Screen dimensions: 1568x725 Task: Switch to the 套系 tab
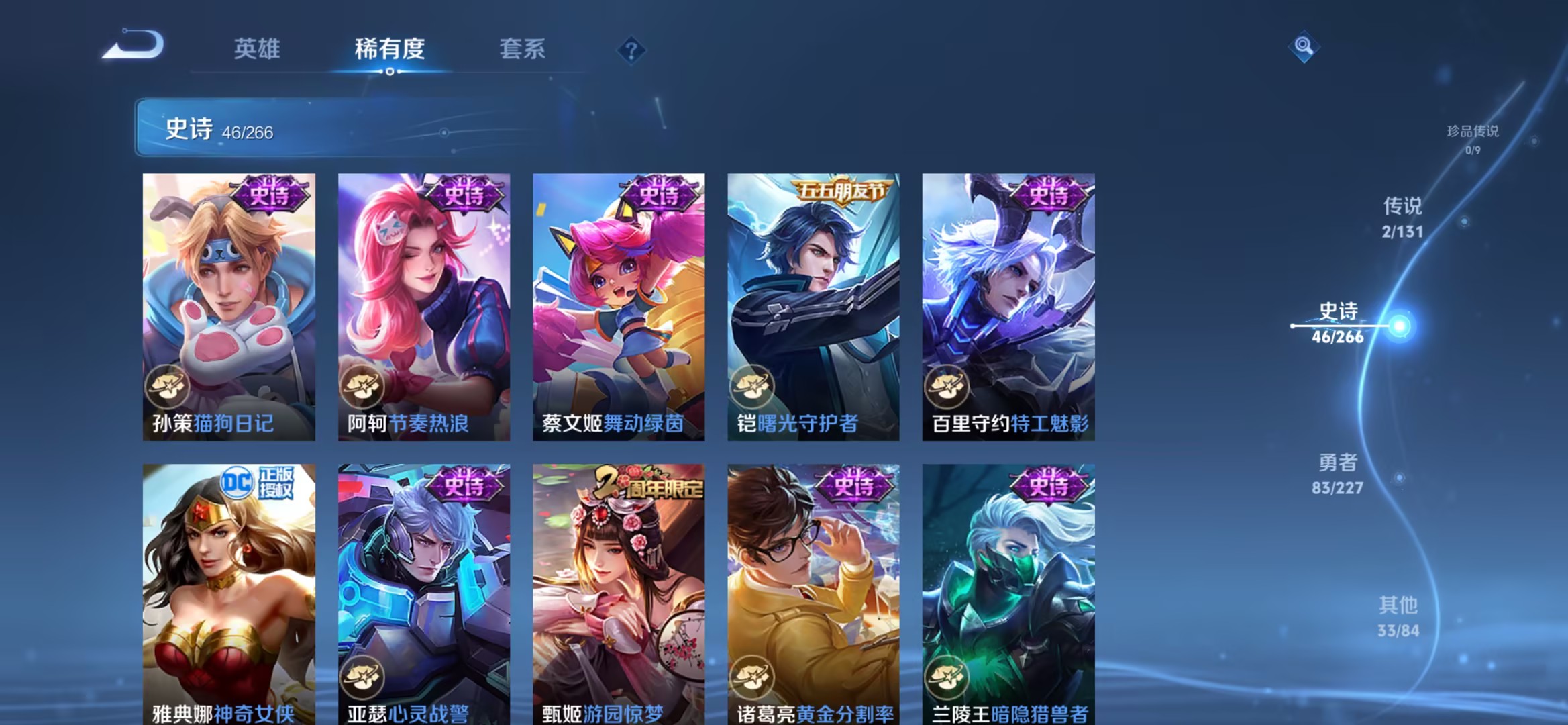522,49
